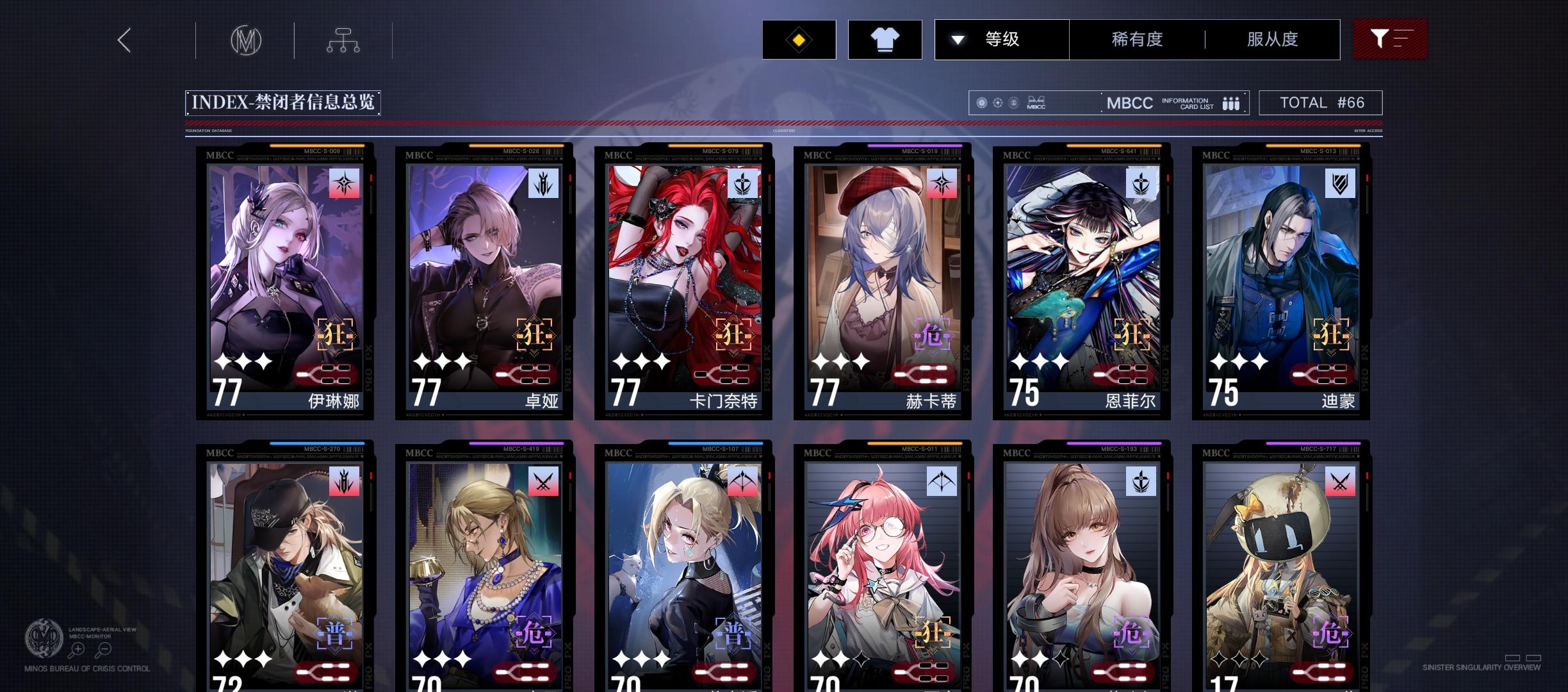Viewport: 1568px width, 692px height.
Task: Click the MBCC emblem icon in top bar
Action: pos(245,40)
